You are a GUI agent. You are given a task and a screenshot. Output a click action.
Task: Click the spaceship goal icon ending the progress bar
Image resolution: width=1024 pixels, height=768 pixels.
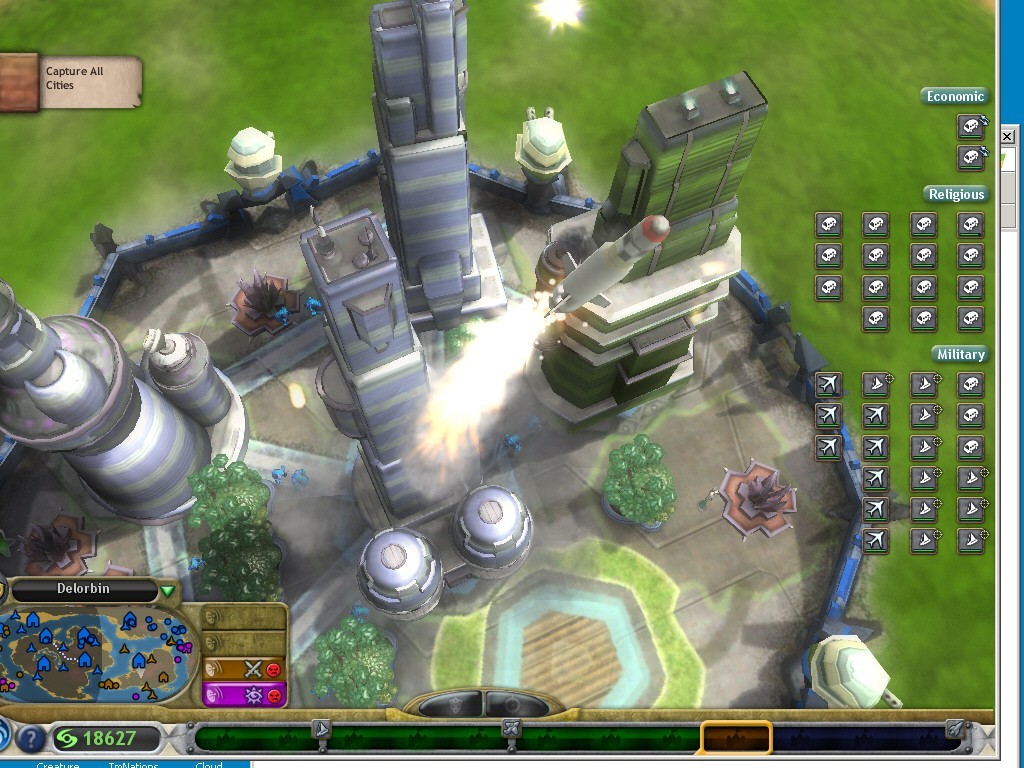955,729
